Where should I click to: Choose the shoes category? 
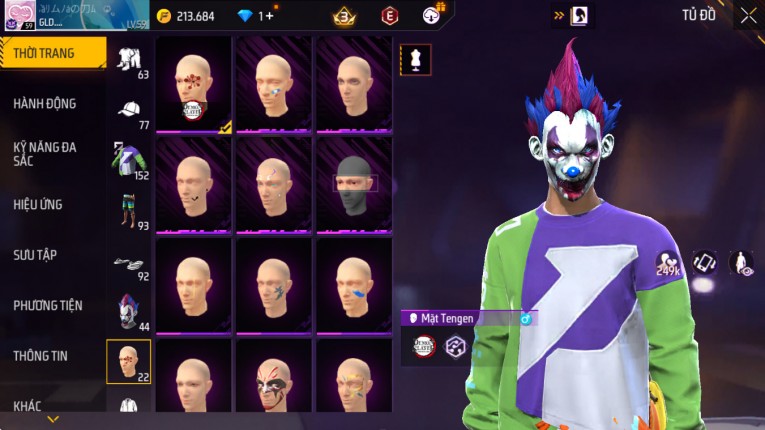[129, 263]
